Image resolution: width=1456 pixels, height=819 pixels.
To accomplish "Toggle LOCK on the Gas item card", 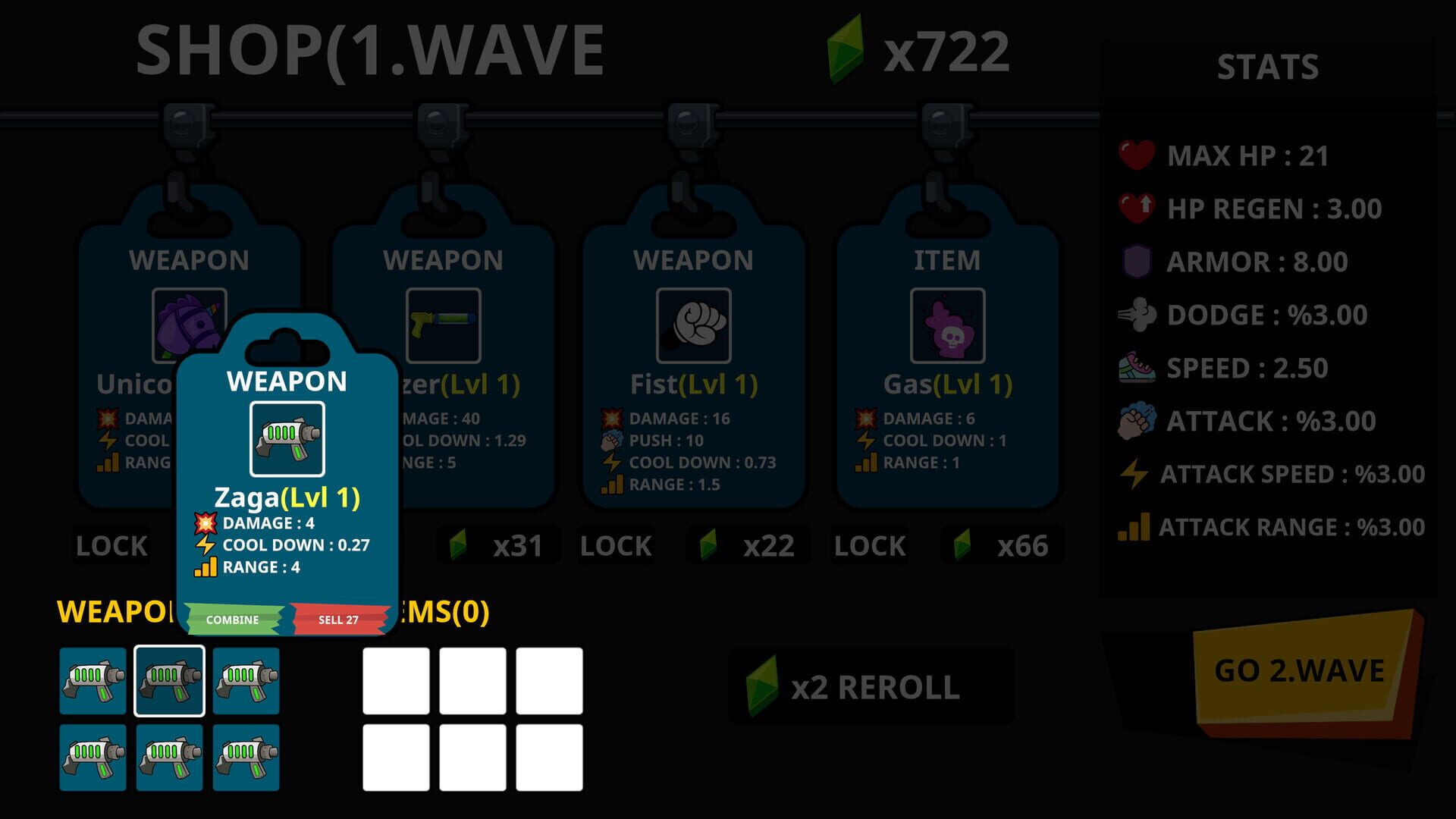I will tap(869, 544).
